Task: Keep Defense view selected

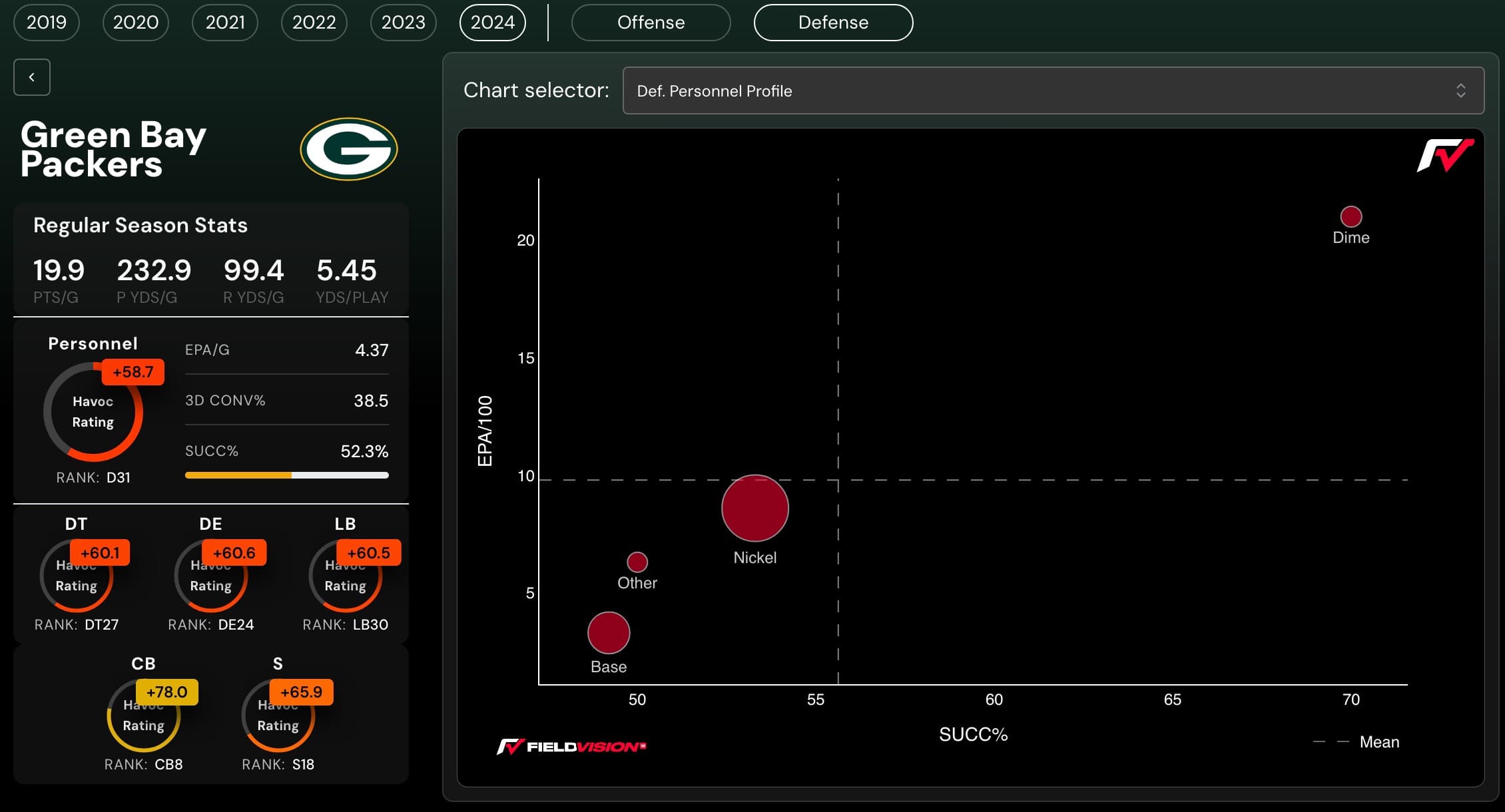Action: pyautogui.click(x=833, y=22)
